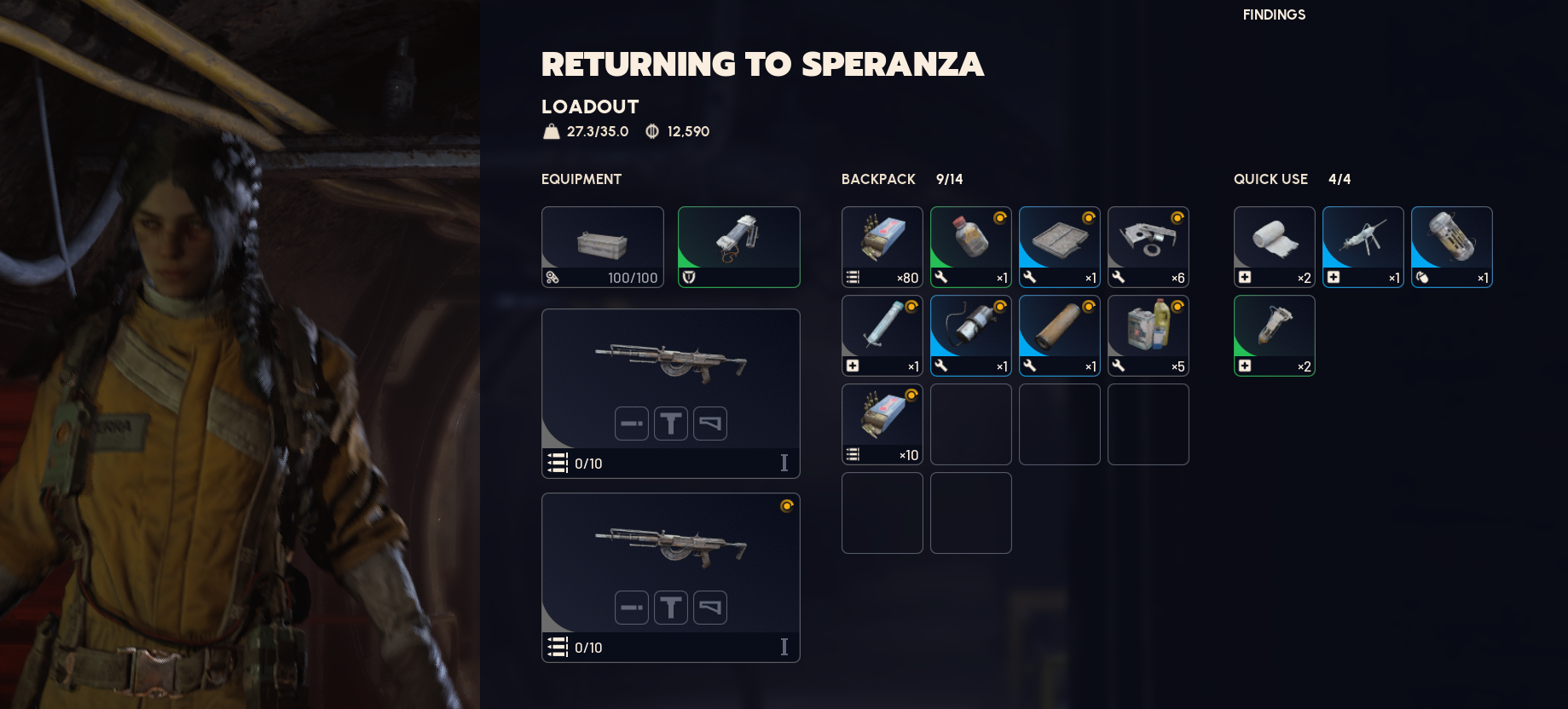Select the ammo box with 10 rounds

(x=882, y=424)
